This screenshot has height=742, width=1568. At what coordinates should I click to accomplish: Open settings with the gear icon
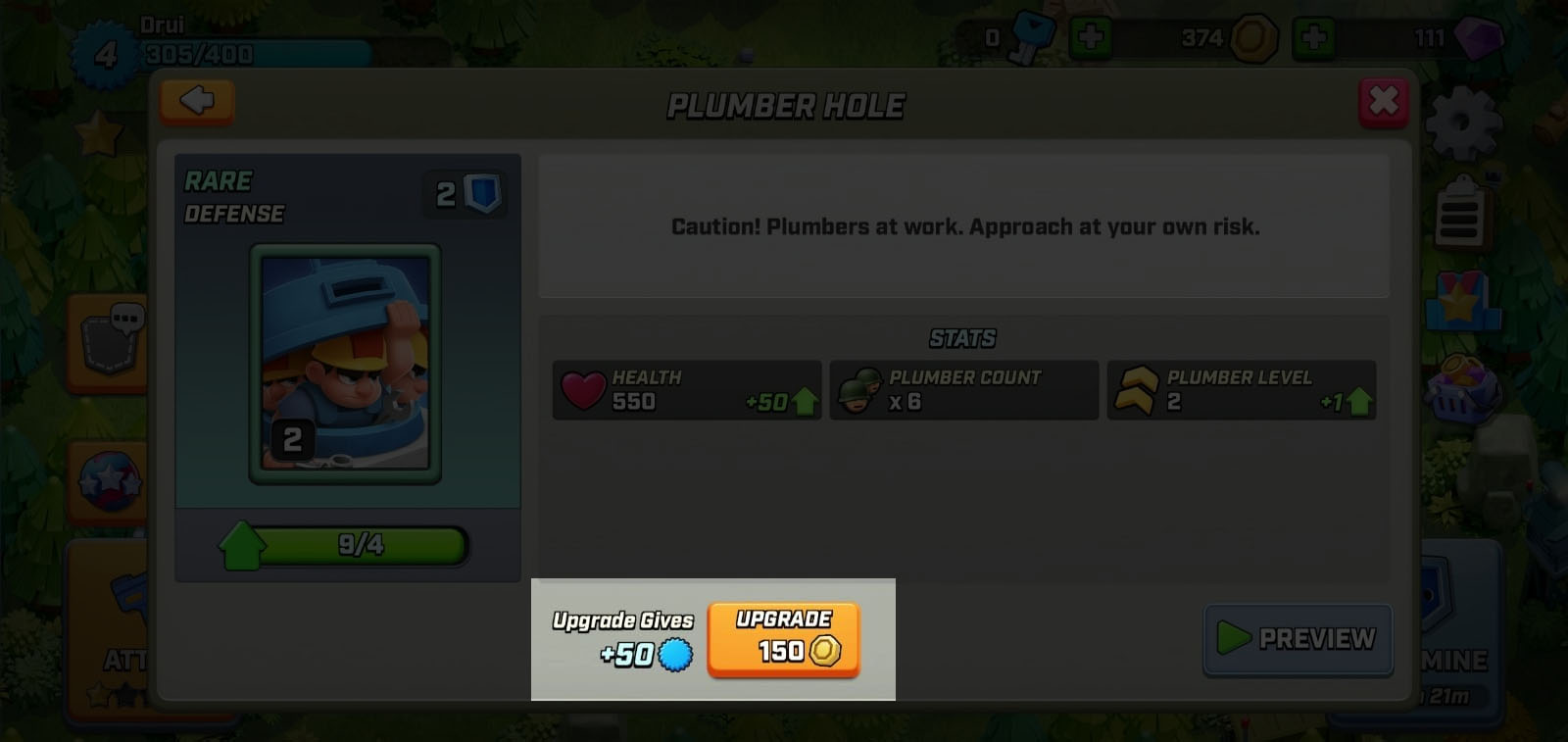[x=1463, y=124]
